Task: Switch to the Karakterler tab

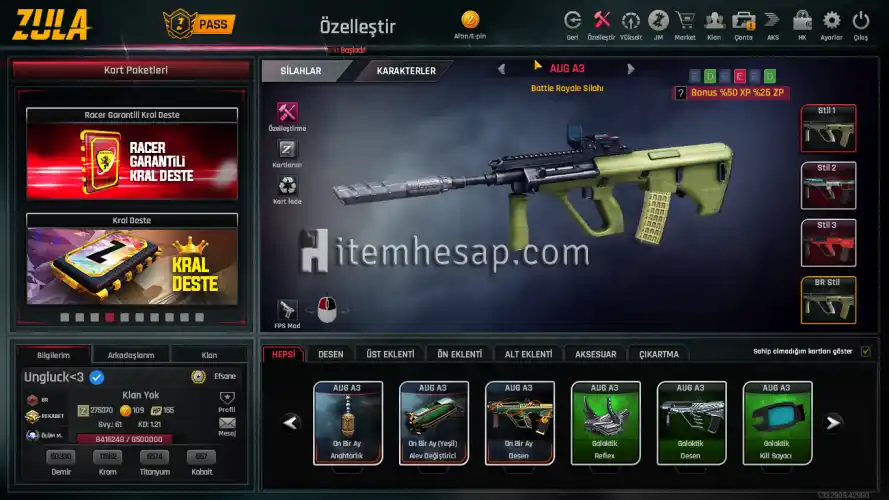Action: pos(405,72)
